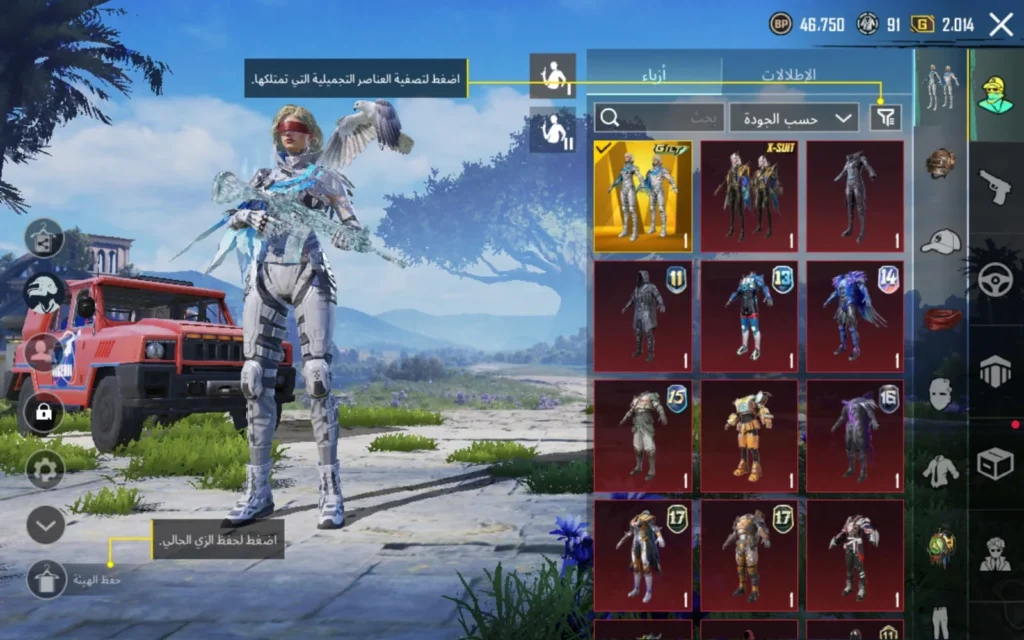Open the حسب الجودة sort dropdown
Viewport: 1024px width, 640px height.
(x=794, y=118)
